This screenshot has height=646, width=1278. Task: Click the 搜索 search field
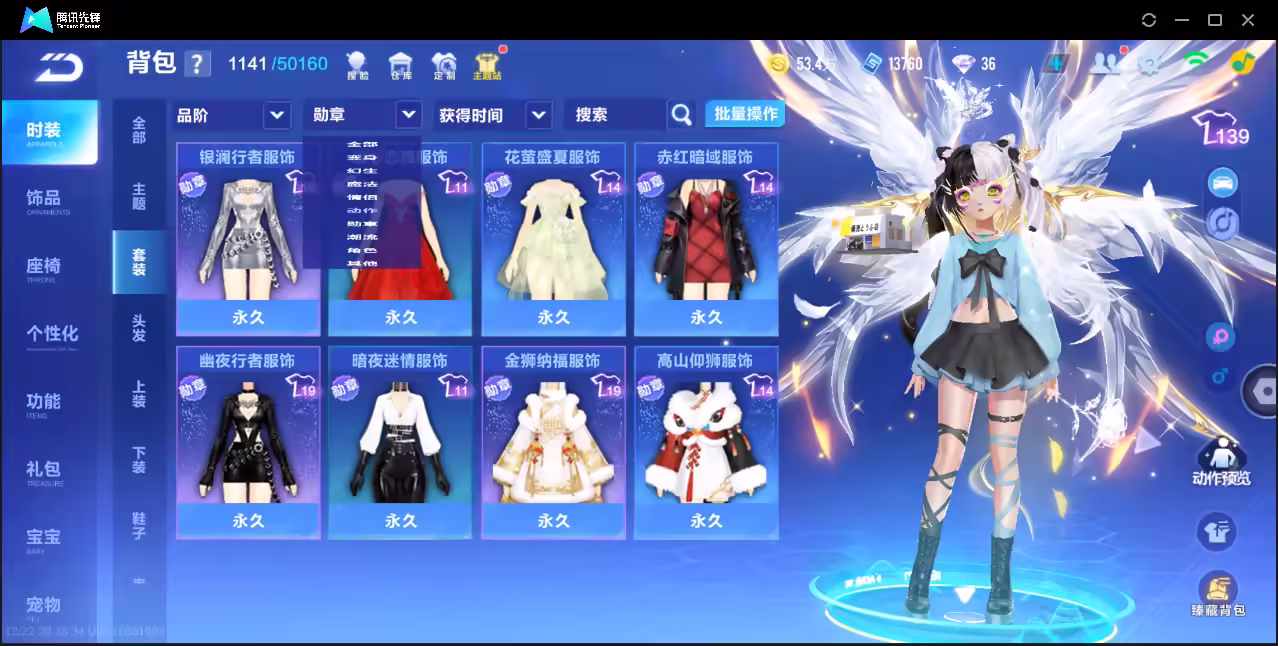click(x=614, y=115)
